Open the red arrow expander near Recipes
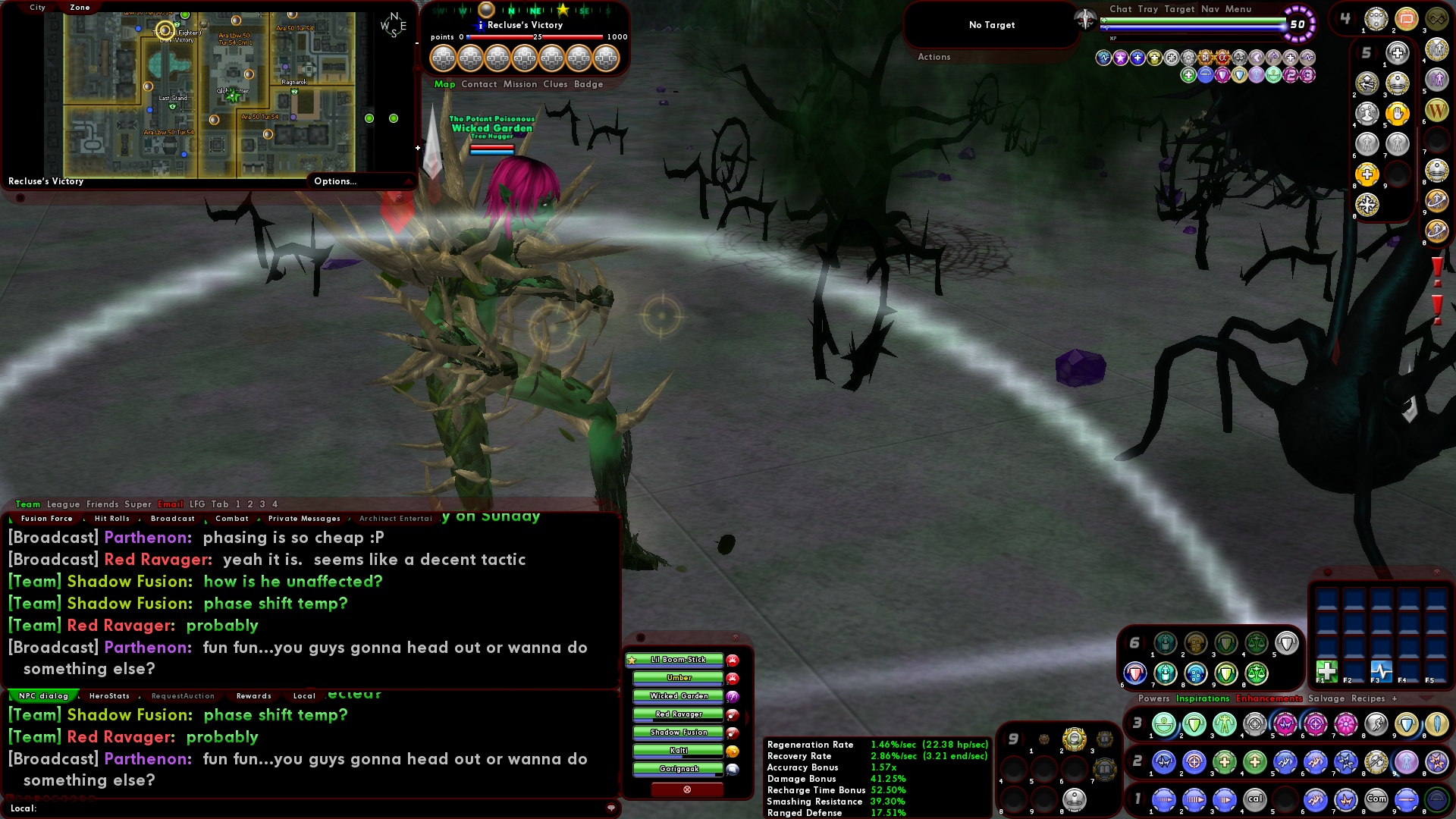Screen dimensions: 1456x819 pyautogui.click(x=1426, y=698)
